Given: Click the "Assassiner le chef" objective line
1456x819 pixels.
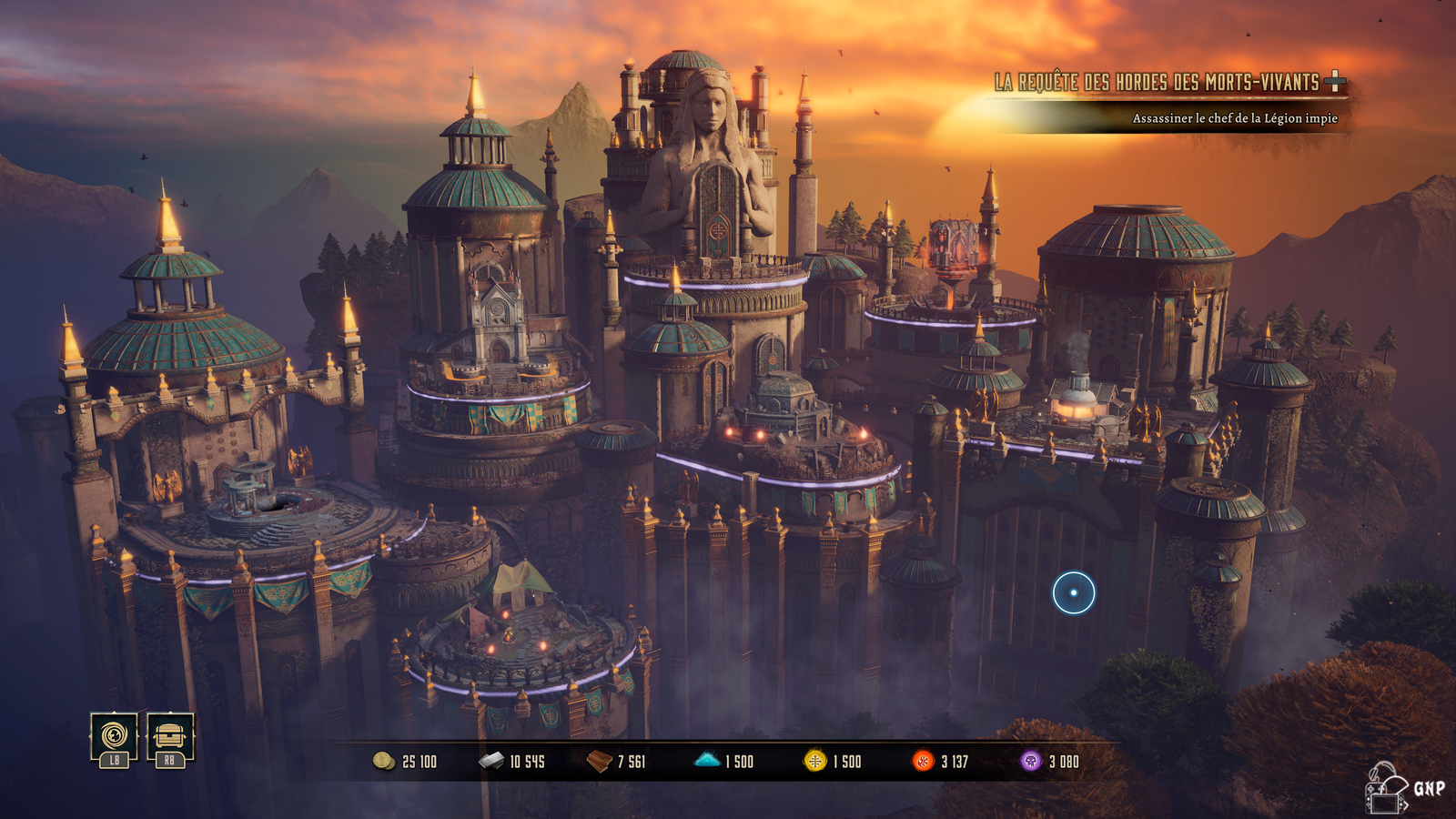Looking at the screenshot, I should point(1234,118).
